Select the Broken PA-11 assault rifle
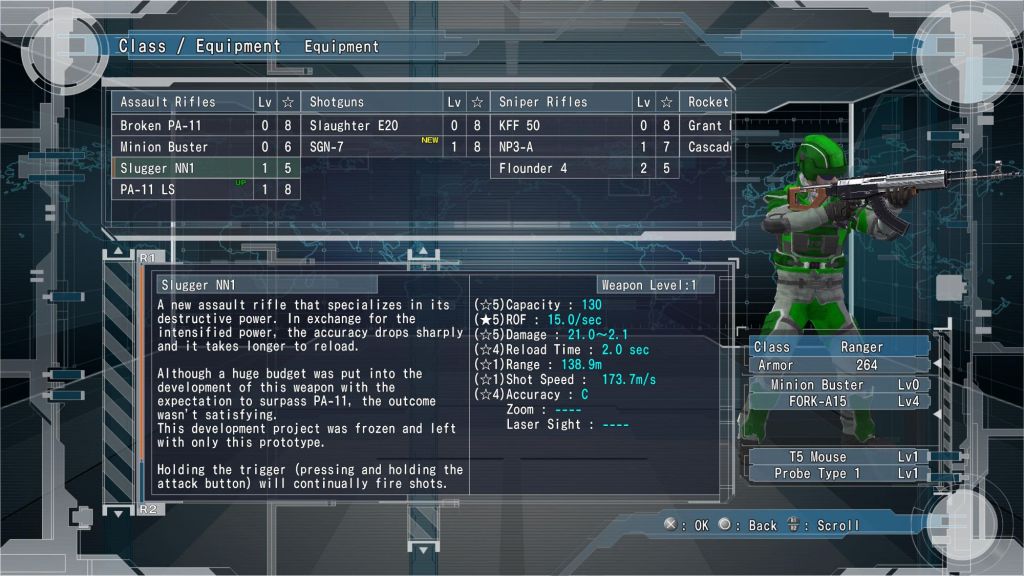 [x=181, y=126]
